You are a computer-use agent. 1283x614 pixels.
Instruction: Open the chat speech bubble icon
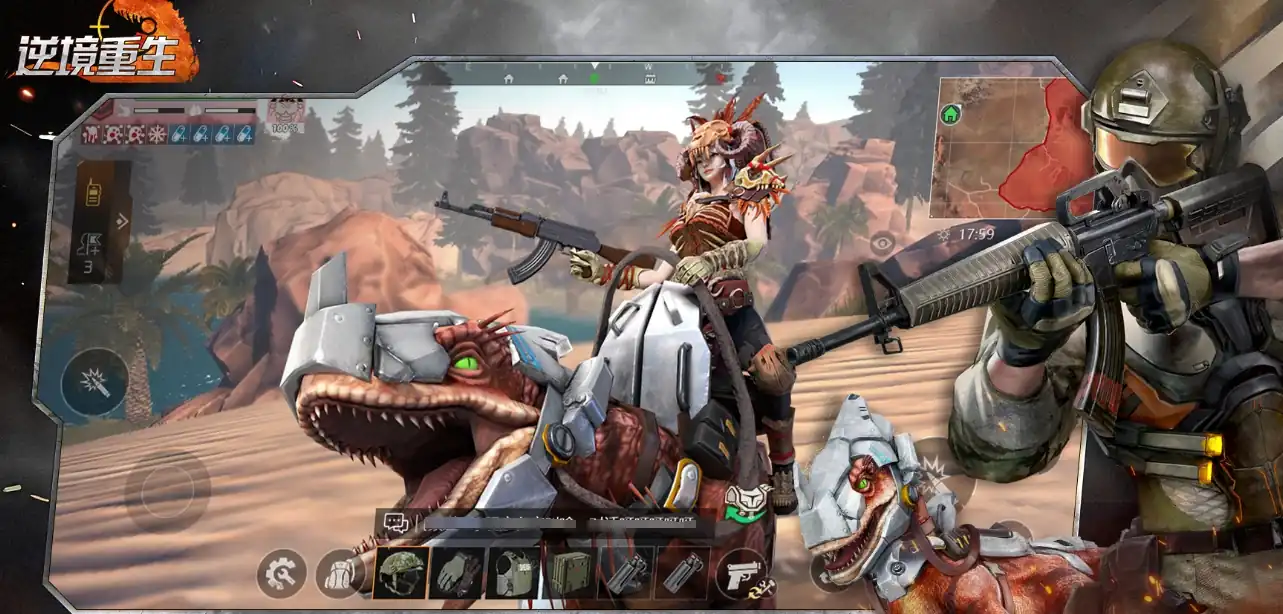coord(395,522)
